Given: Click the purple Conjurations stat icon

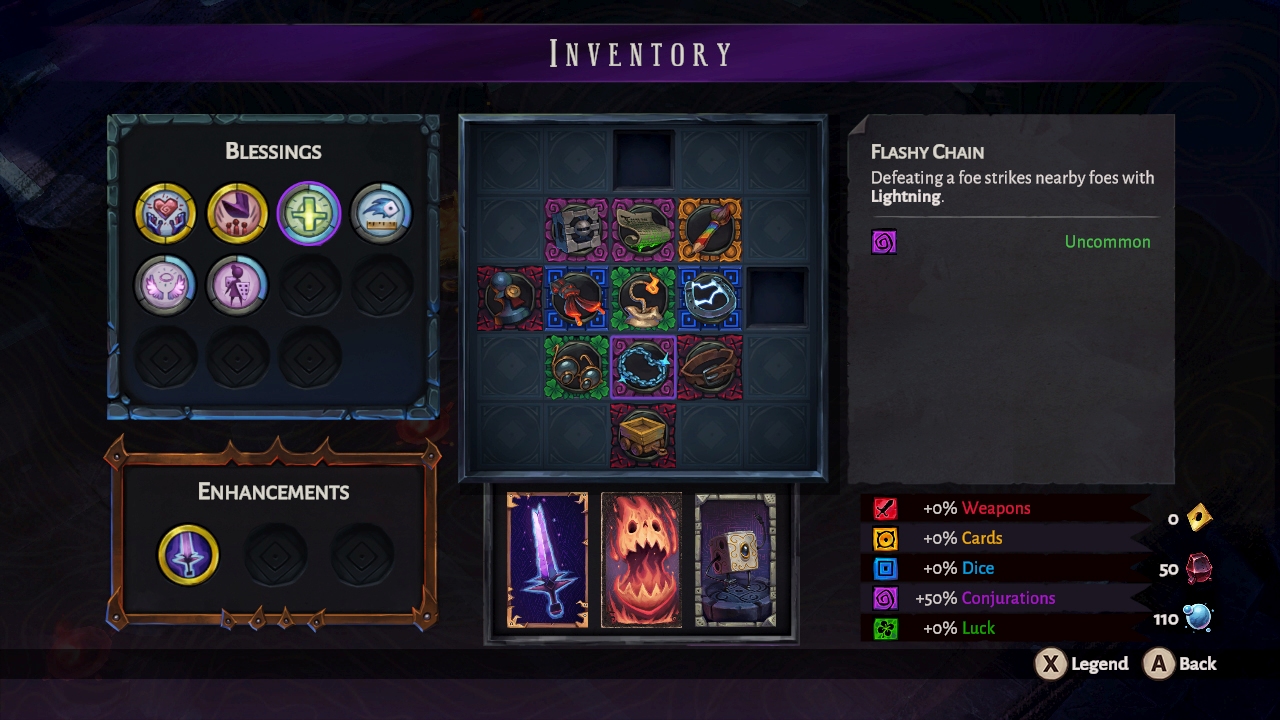Looking at the screenshot, I should click(x=884, y=598).
